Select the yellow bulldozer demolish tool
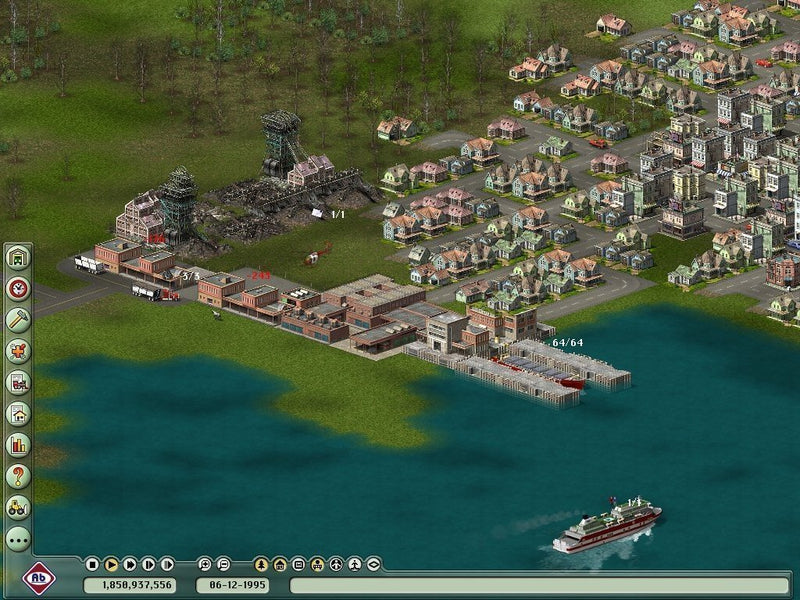 [18, 507]
